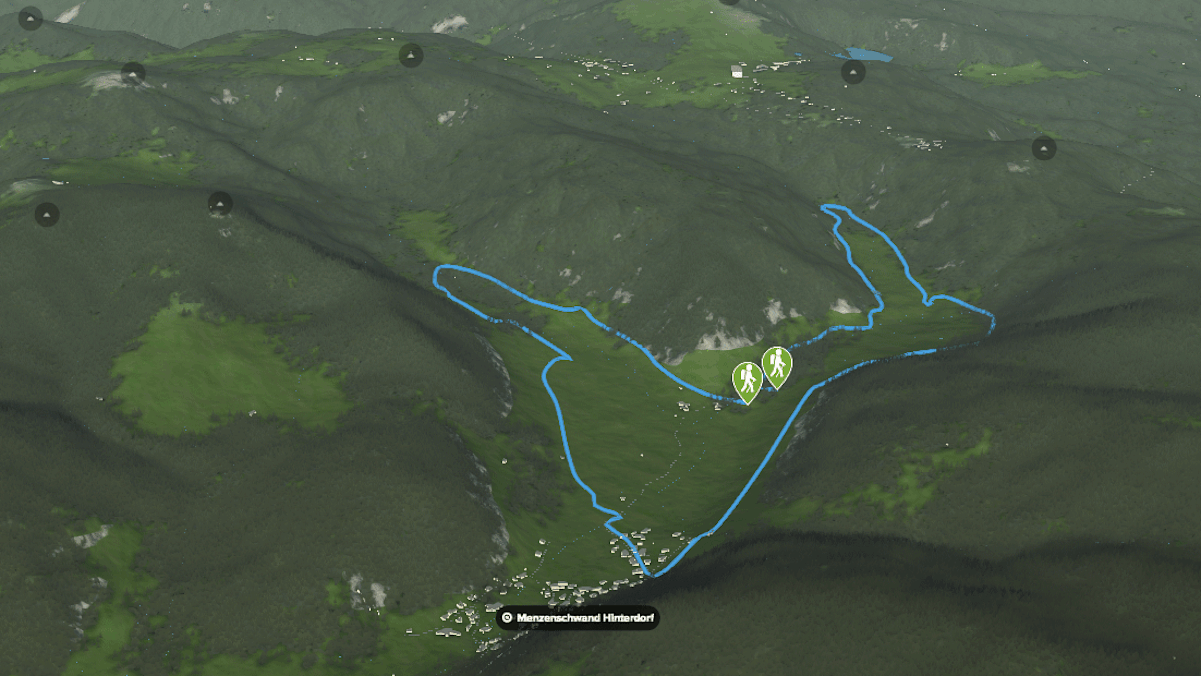
Task: Select the left green hiker pin
Action: [747, 379]
